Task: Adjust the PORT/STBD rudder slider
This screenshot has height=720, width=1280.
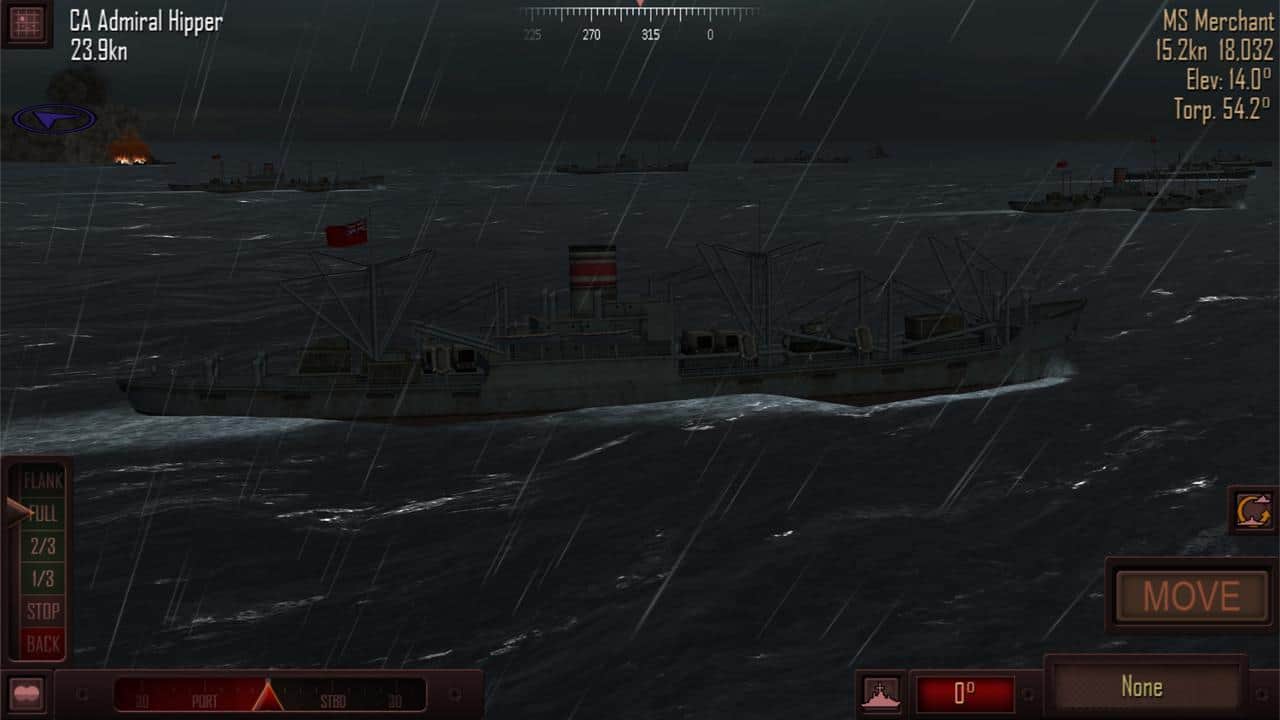Action: 268,695
